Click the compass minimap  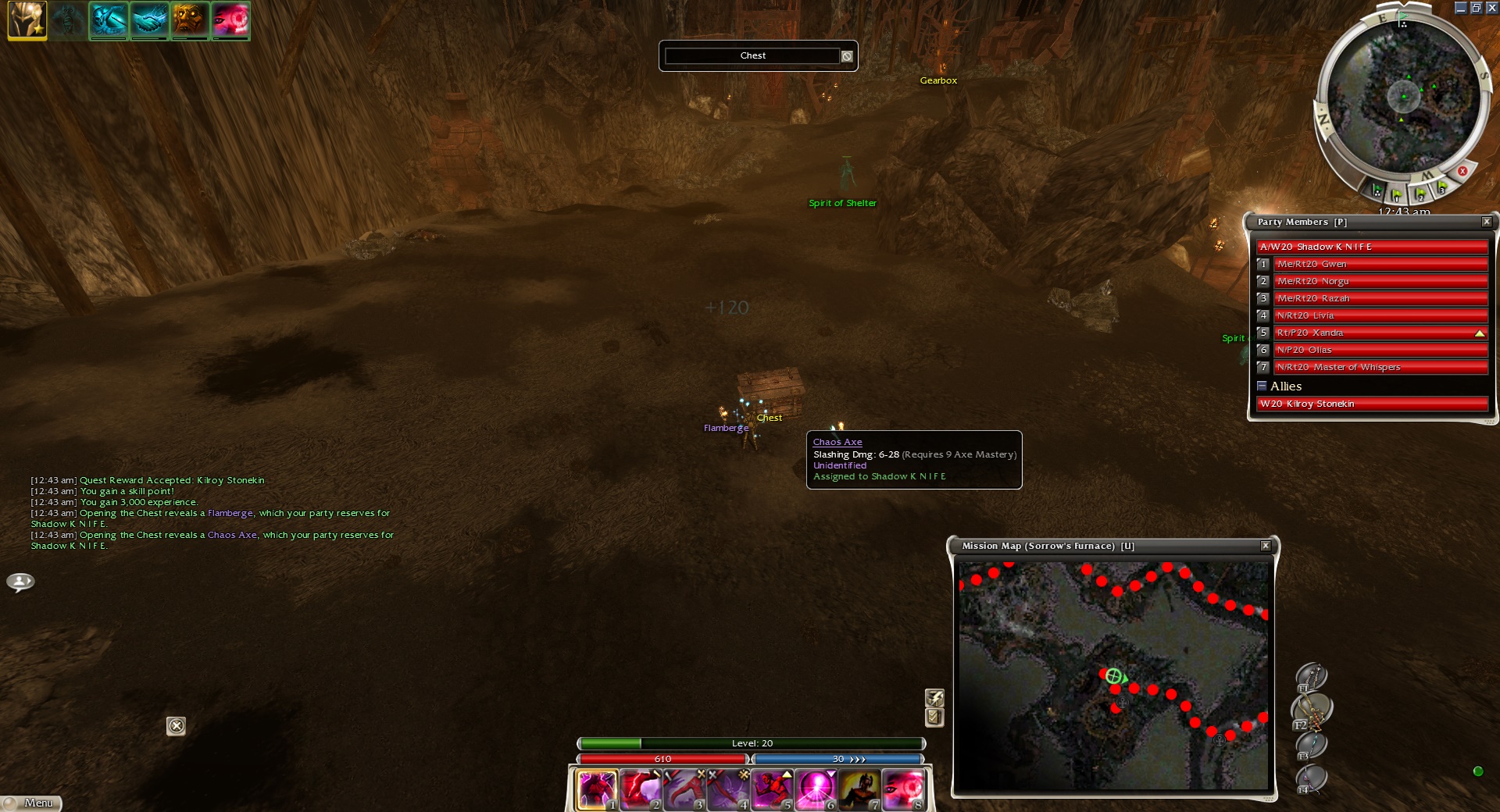[x=1403, y=98]
